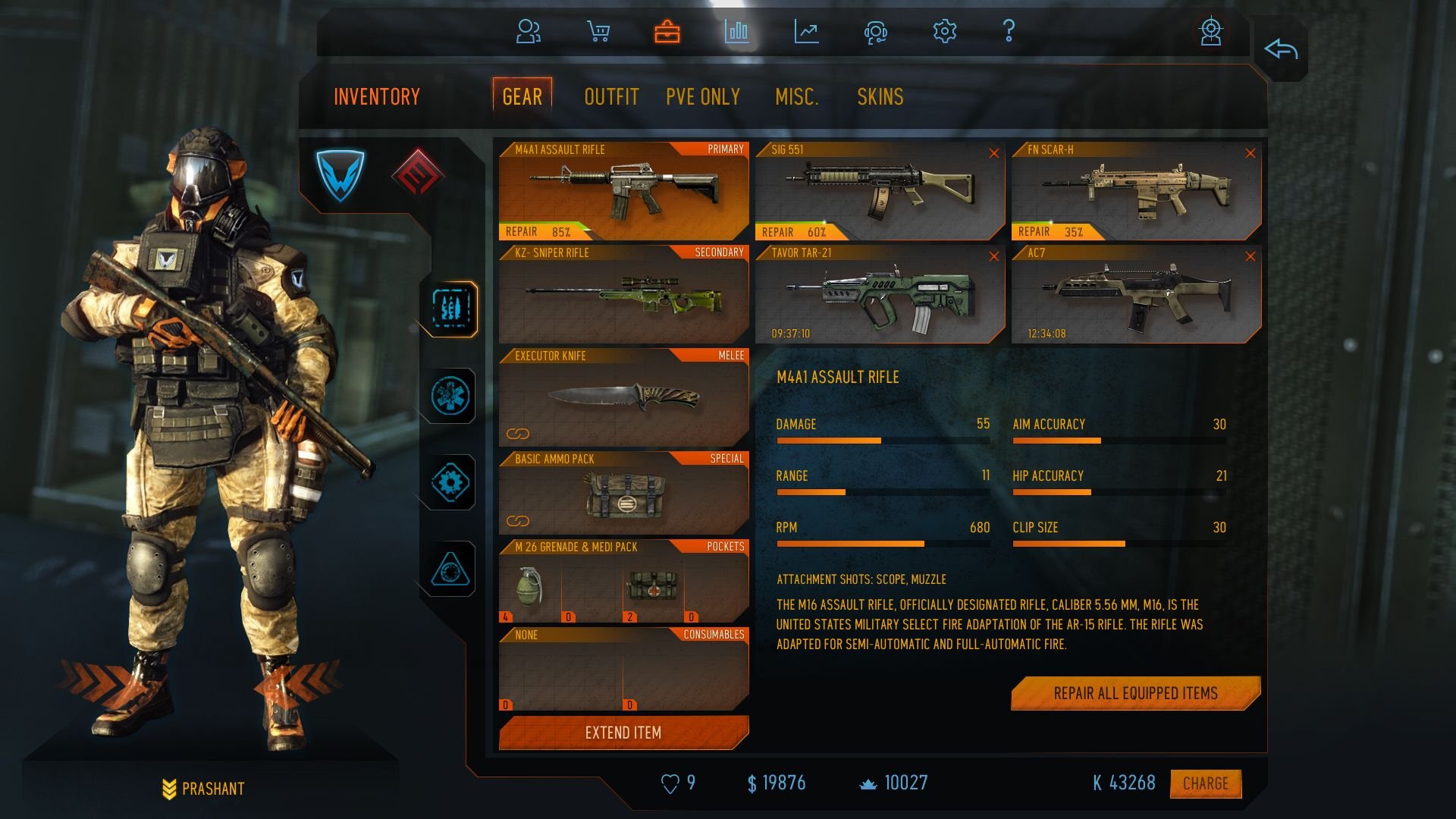Select the Tavor TAR-21 weapon card
Screen dimensions: 1456x819
coord(880,294)
